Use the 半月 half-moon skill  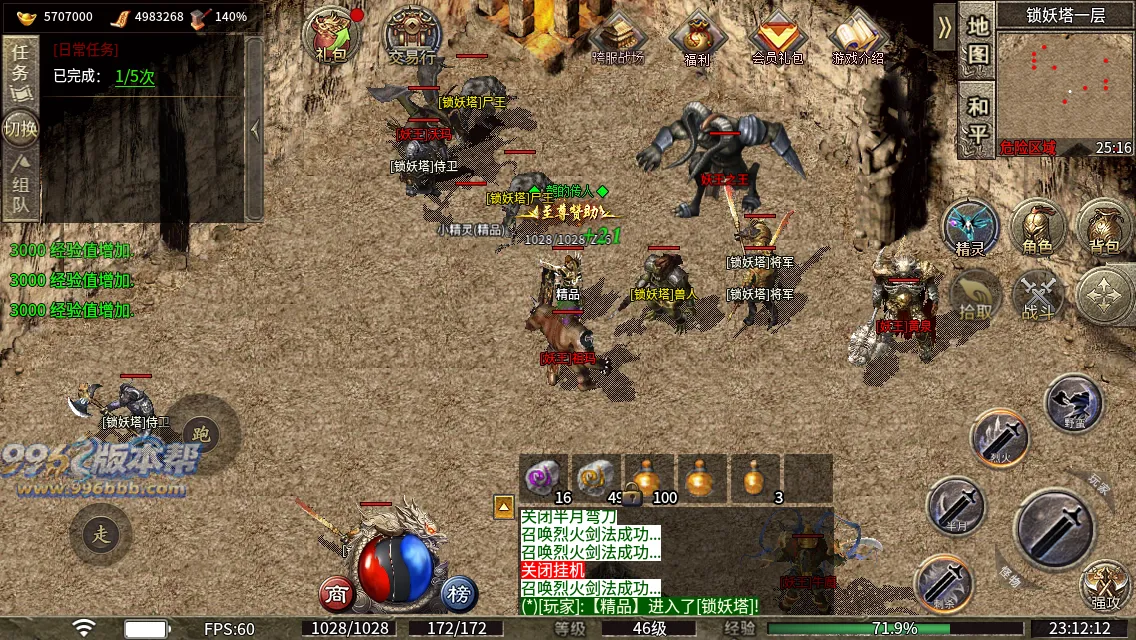coord(955,505)
